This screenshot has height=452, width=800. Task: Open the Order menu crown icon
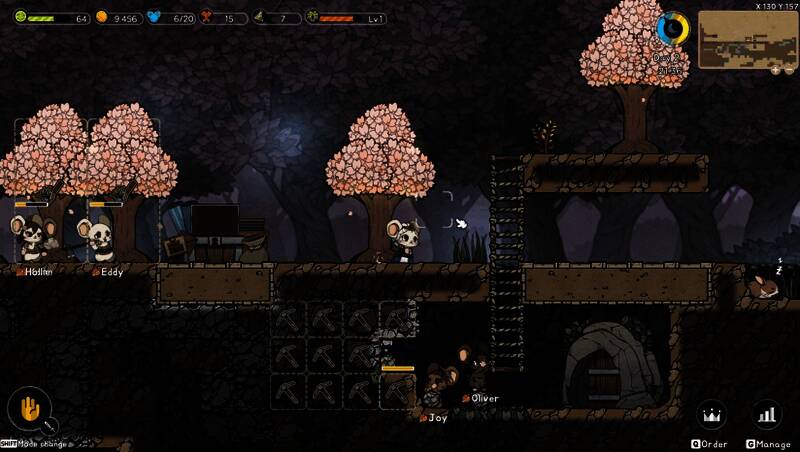point(711,414)
